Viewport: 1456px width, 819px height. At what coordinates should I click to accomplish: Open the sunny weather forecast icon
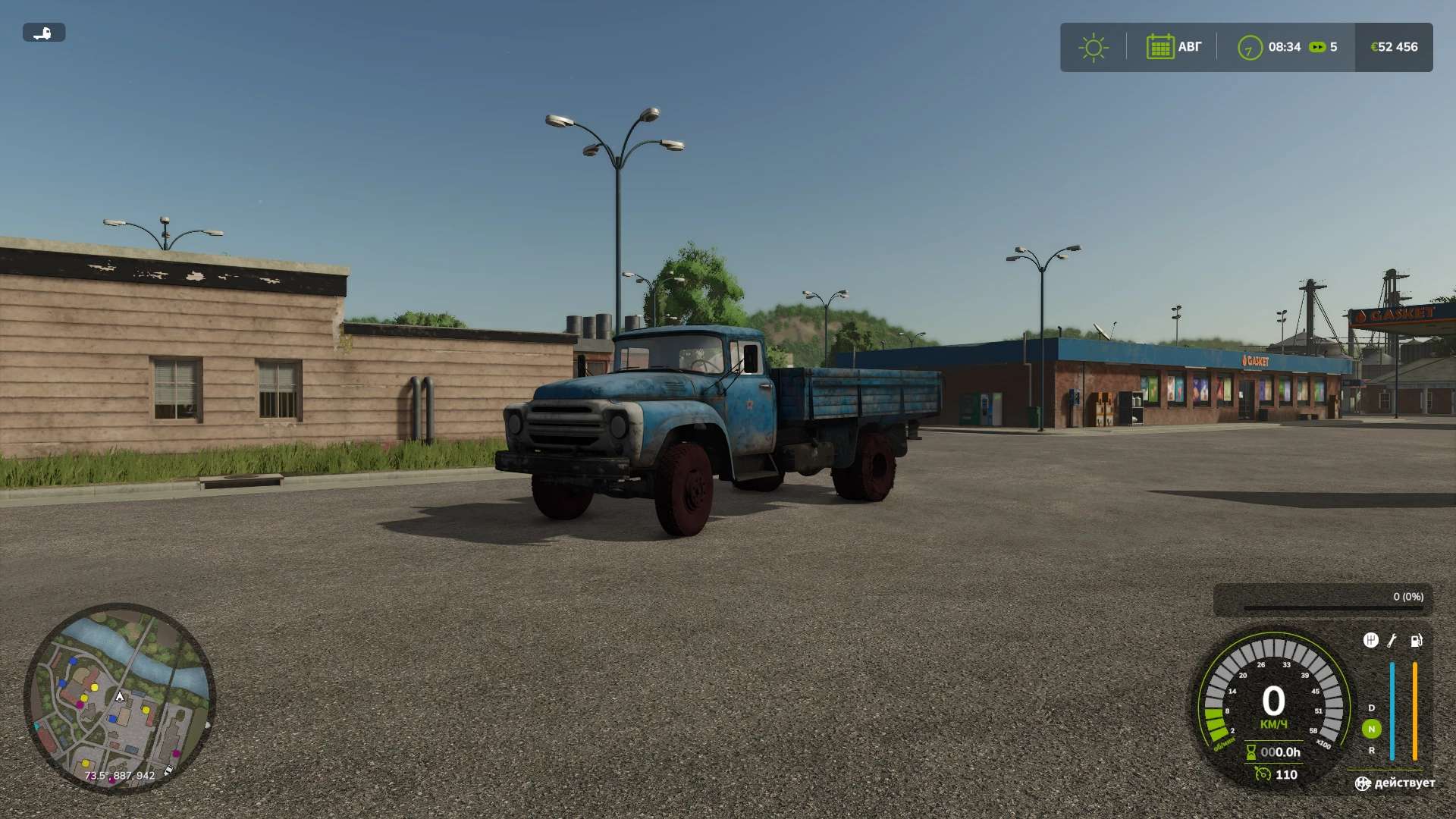point(1093,48)
